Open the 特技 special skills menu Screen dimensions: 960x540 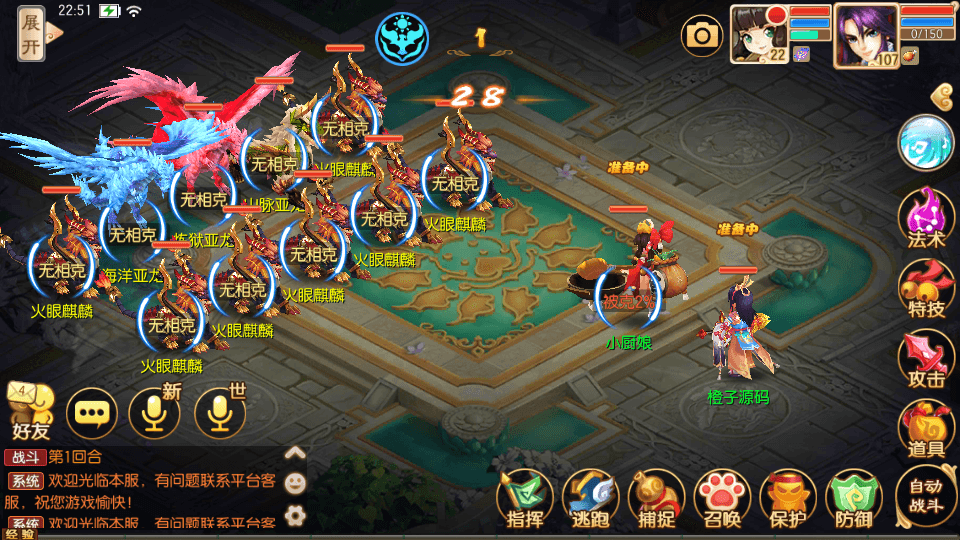(x=926, y=288)
